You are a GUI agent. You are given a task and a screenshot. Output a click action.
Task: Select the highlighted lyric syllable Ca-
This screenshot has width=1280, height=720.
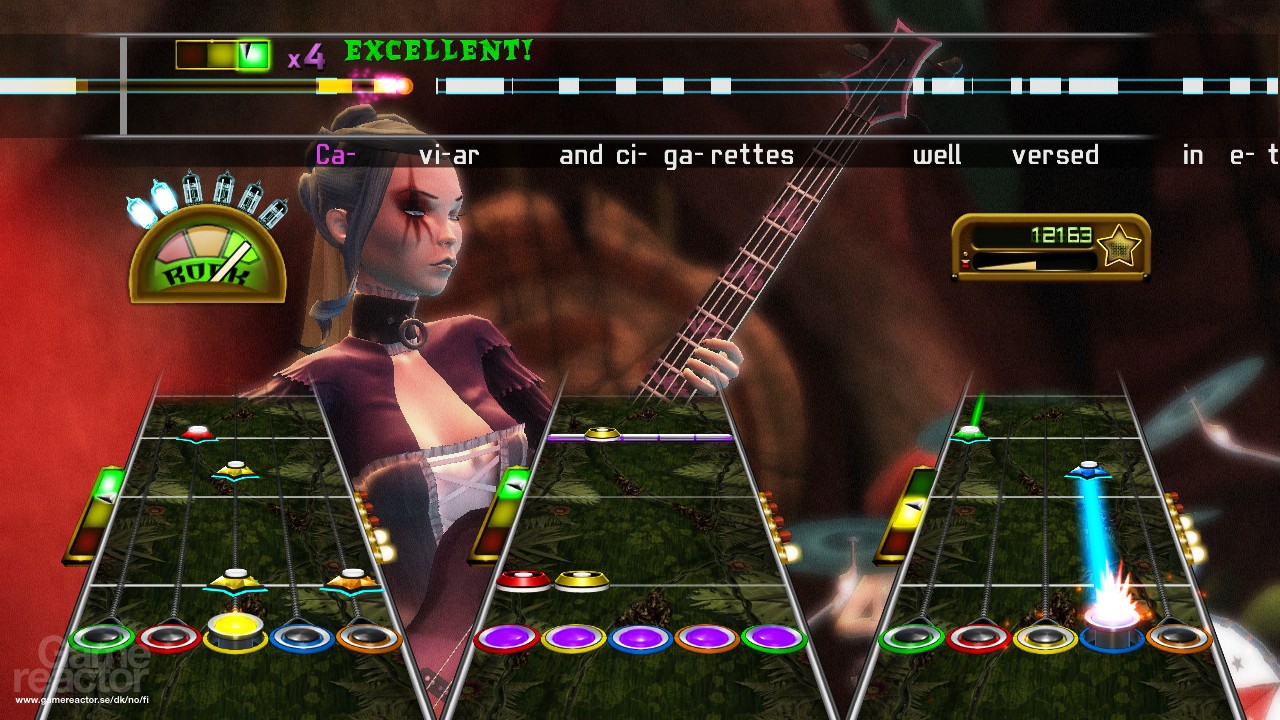(335, 153)
